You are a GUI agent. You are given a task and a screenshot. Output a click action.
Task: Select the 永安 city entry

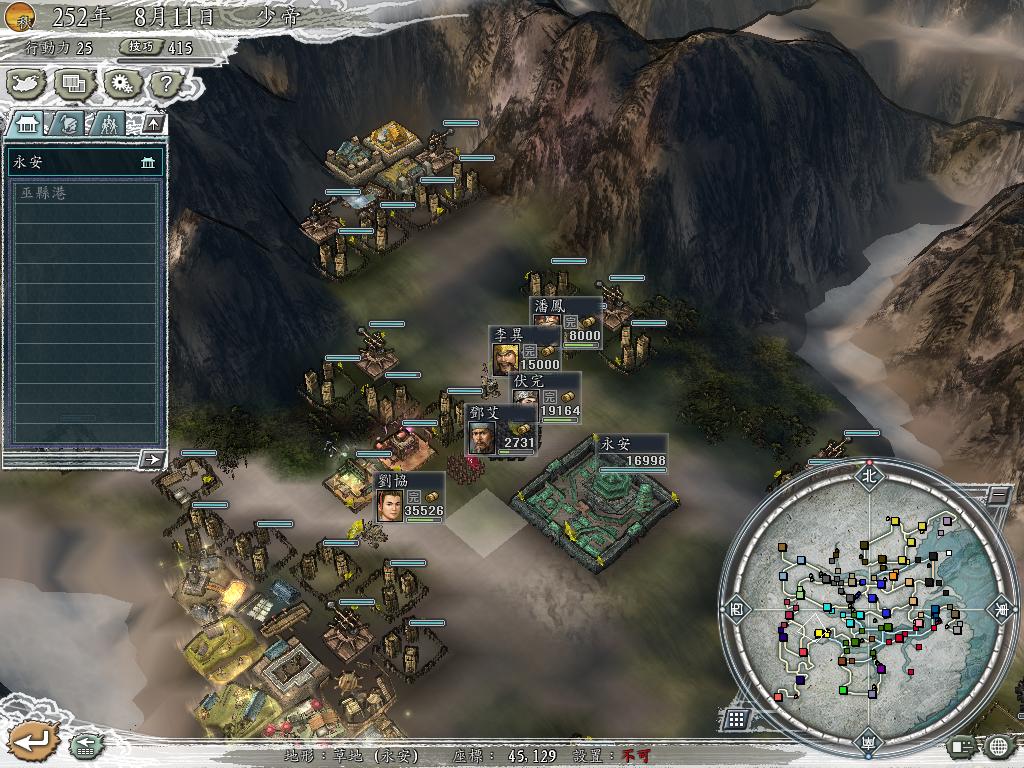pyautogui.click(x=84, y=162)
